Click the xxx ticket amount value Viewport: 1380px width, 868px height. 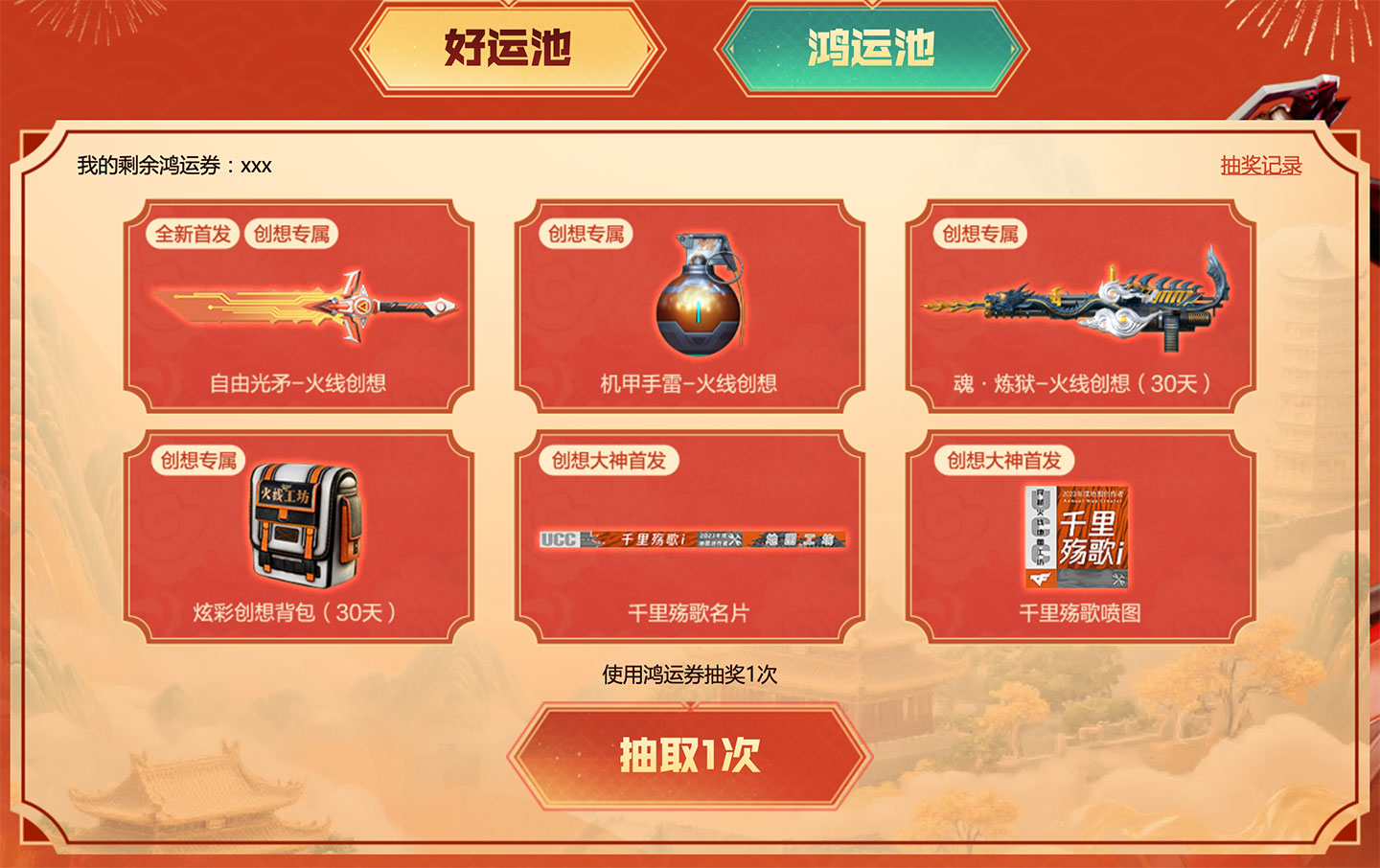(x=255, y=164)
